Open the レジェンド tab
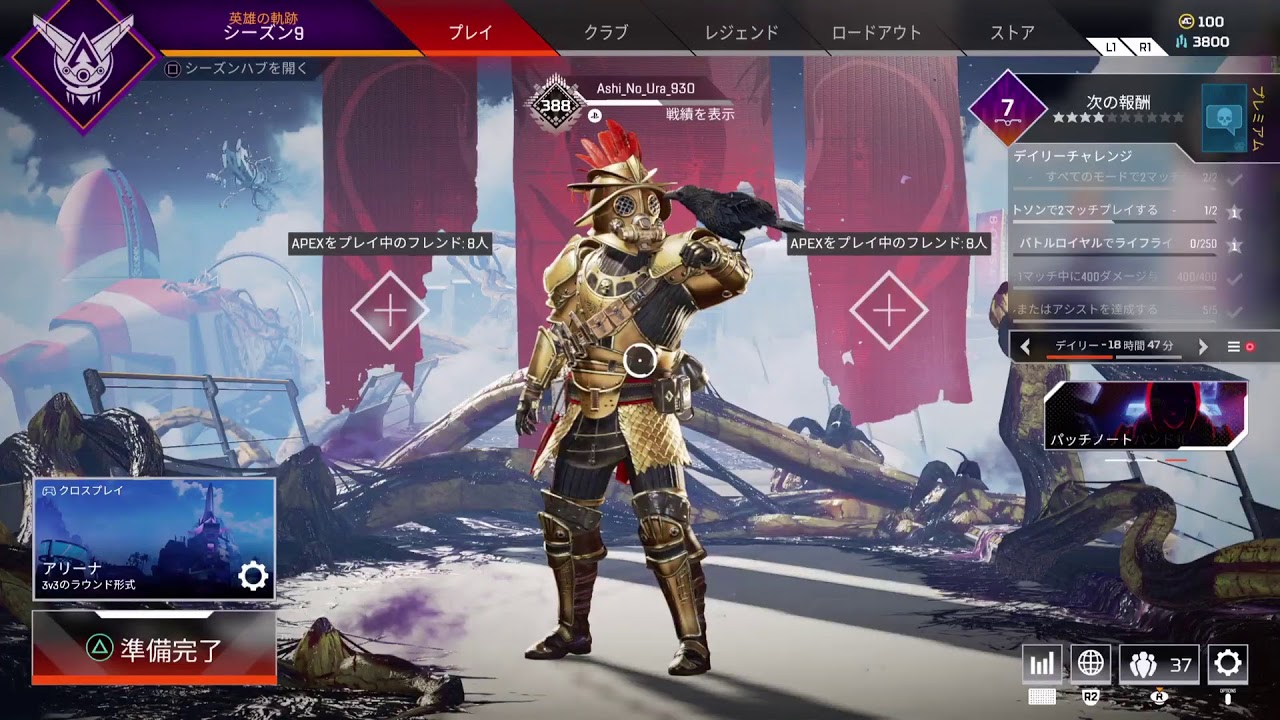Viewport: 1280px width, 720px height. 741,32
